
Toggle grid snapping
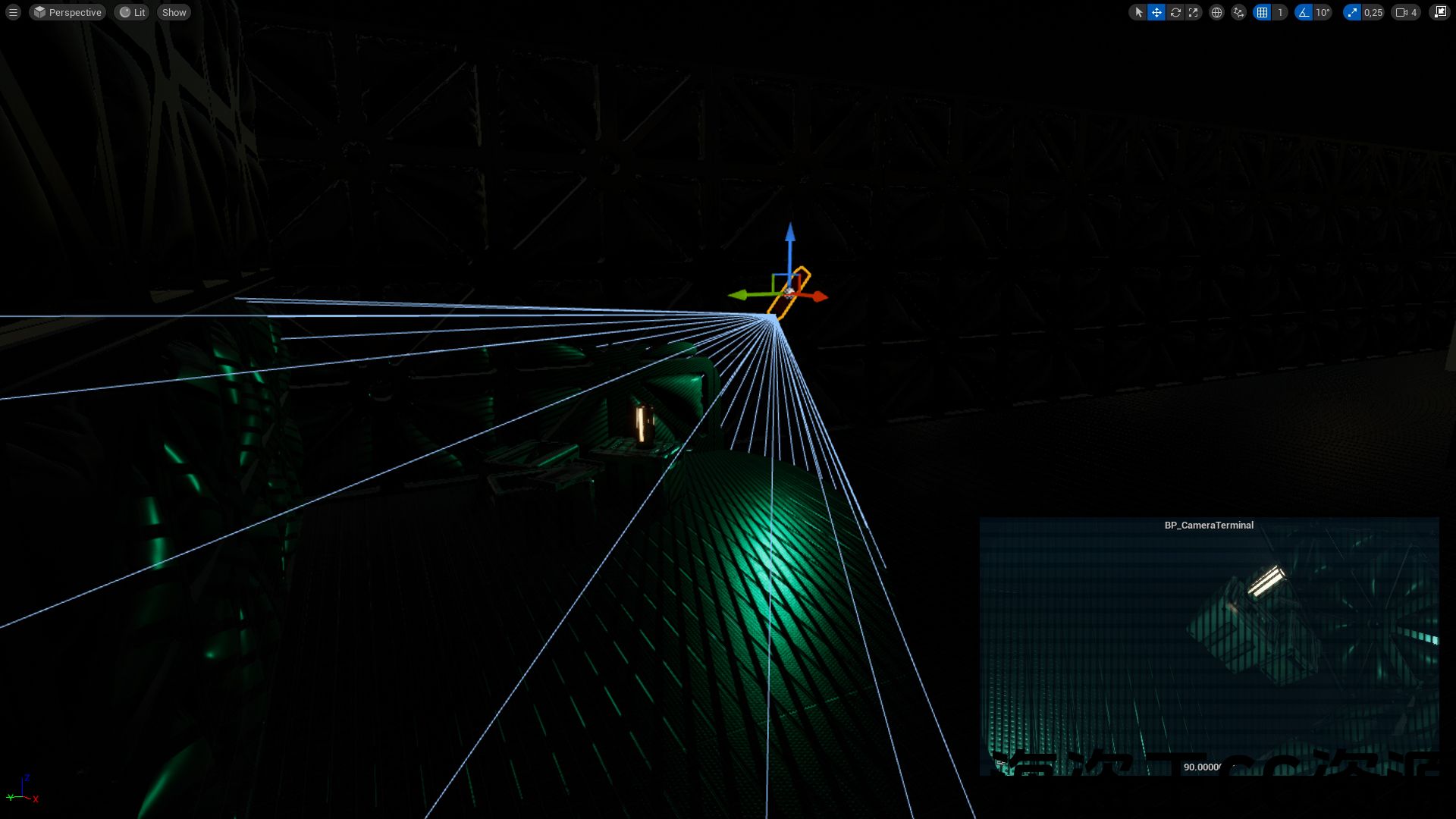1262,12
